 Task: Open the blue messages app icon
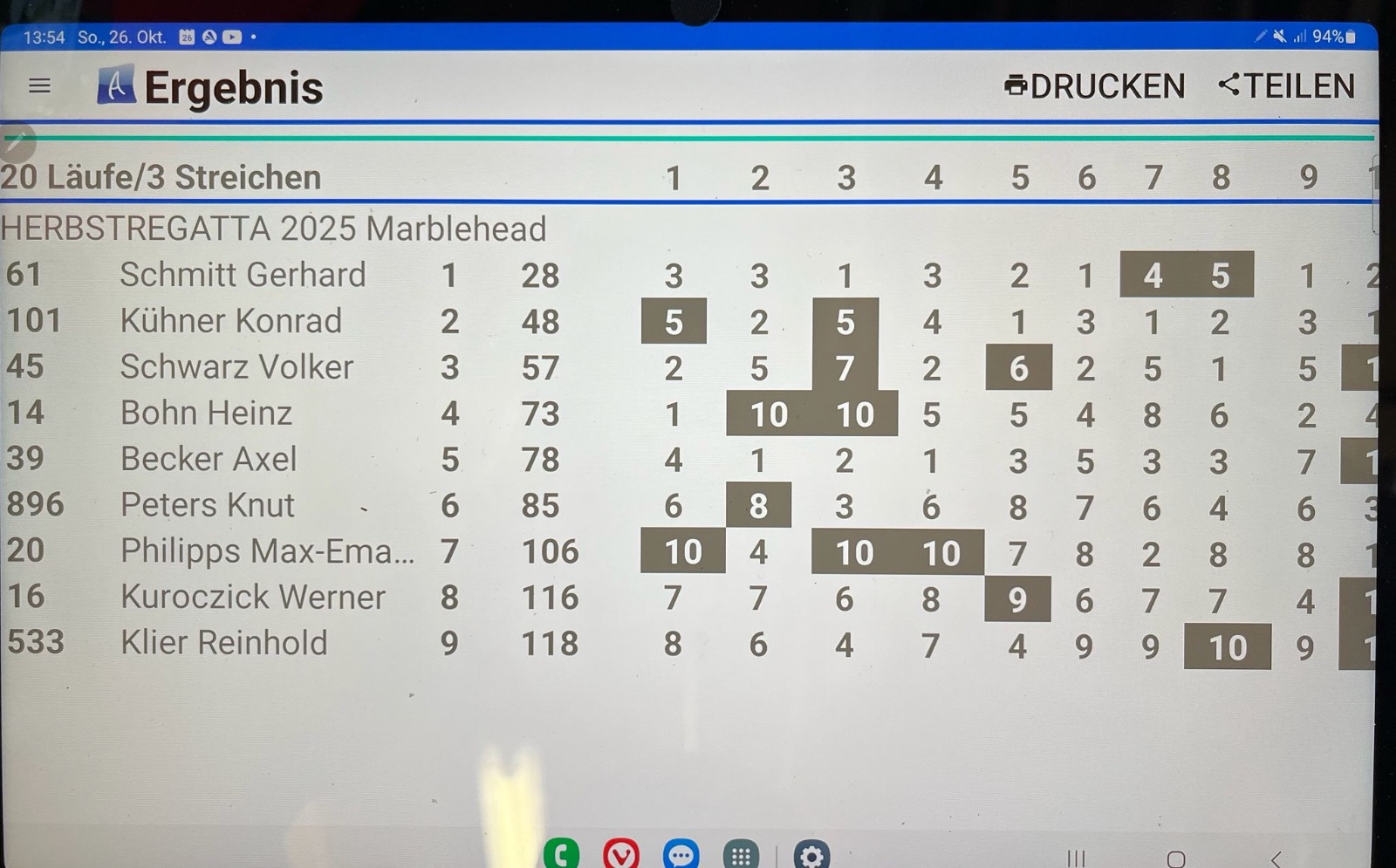(x=681, y=855)
